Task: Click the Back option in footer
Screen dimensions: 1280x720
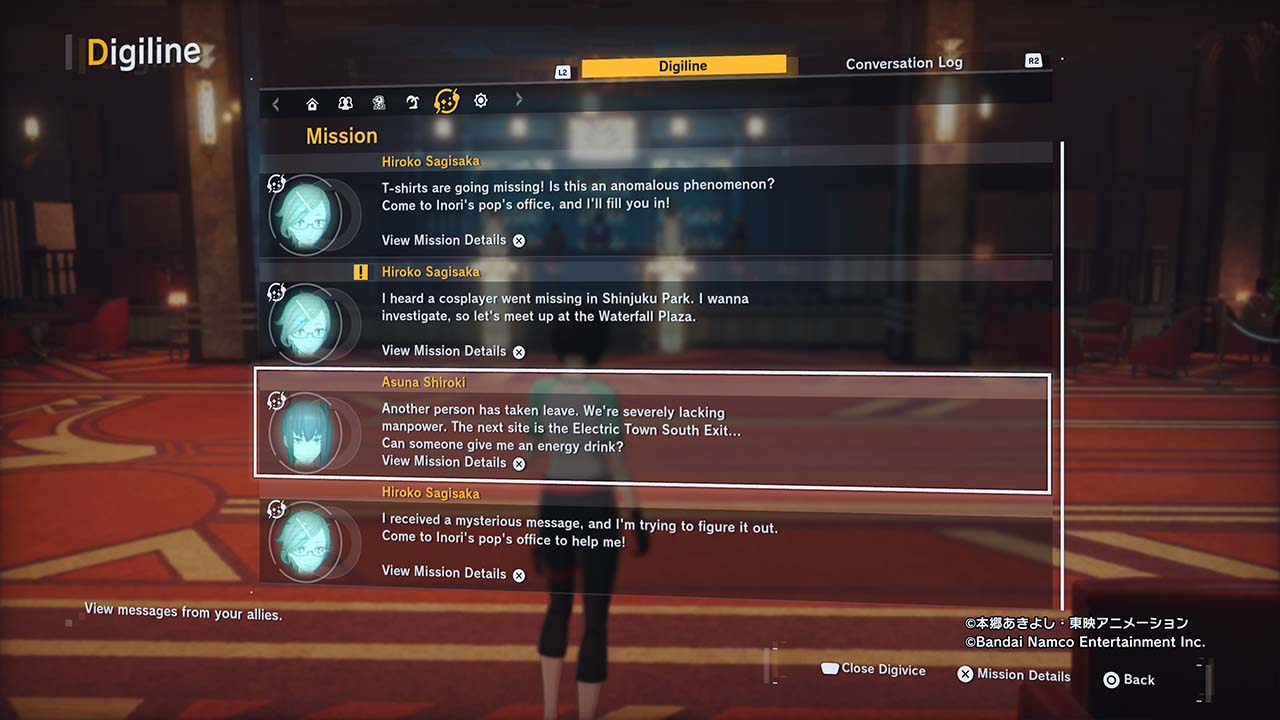Action: pyautogui.click(x=1129, y=680)
